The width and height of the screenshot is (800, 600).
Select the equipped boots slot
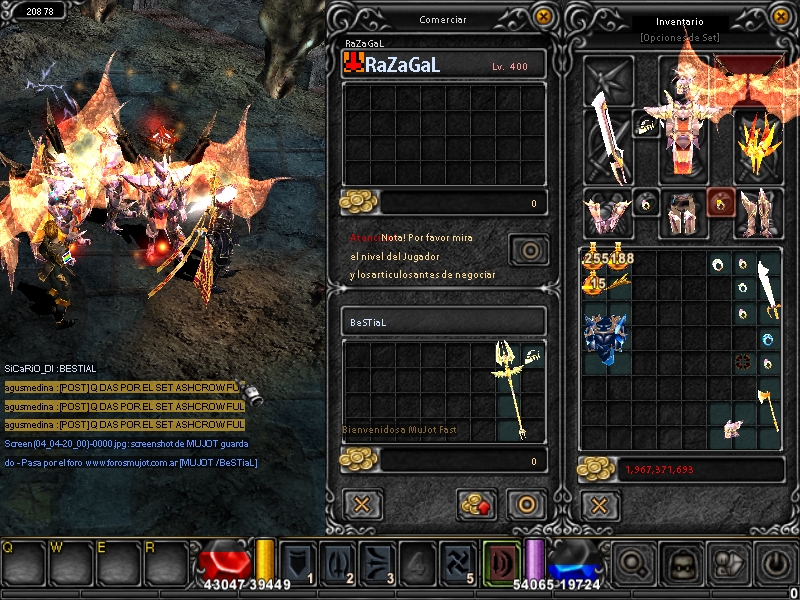[x=758, y=212]
